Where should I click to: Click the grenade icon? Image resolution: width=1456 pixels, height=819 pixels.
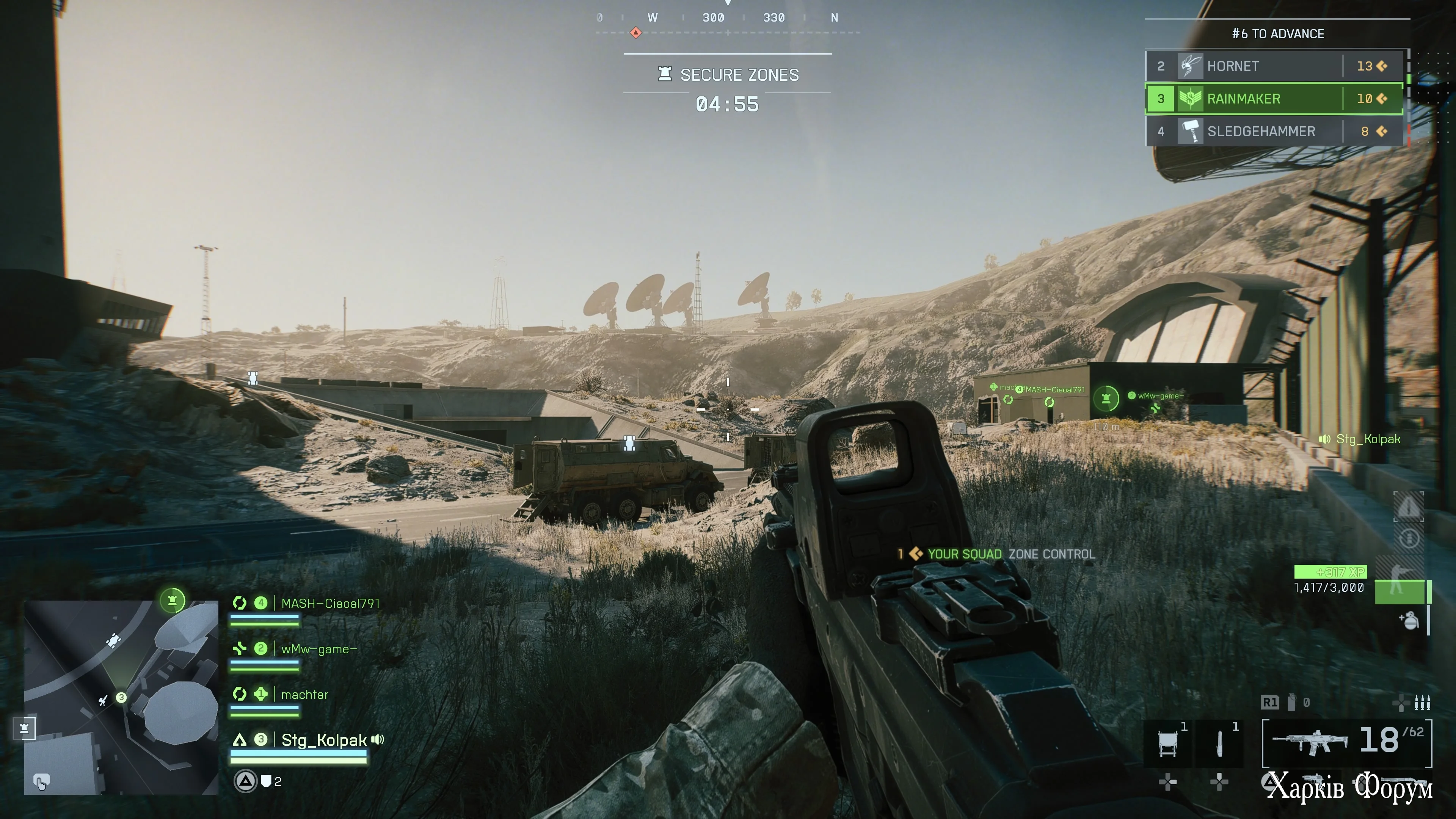point(1410,621)
